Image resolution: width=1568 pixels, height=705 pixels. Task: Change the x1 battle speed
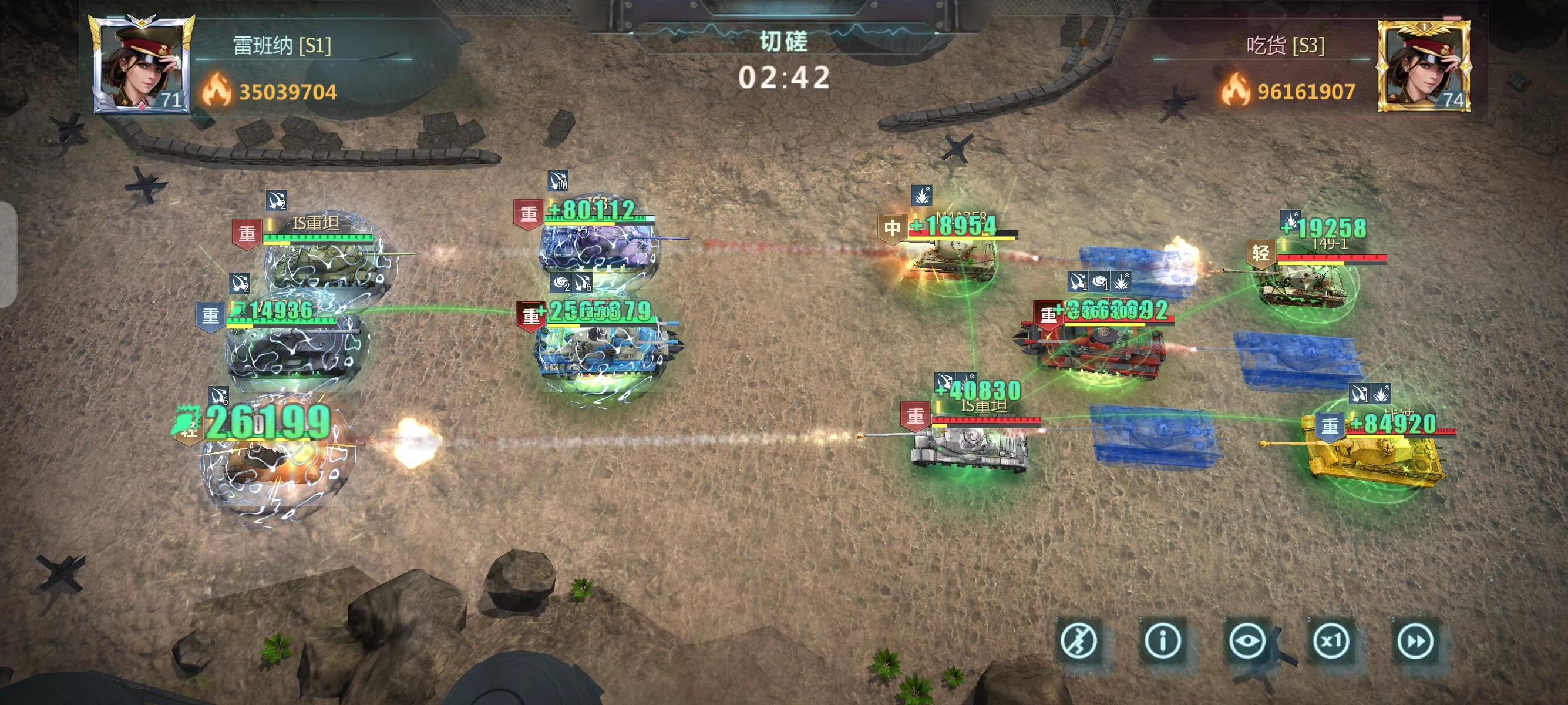1331,641
